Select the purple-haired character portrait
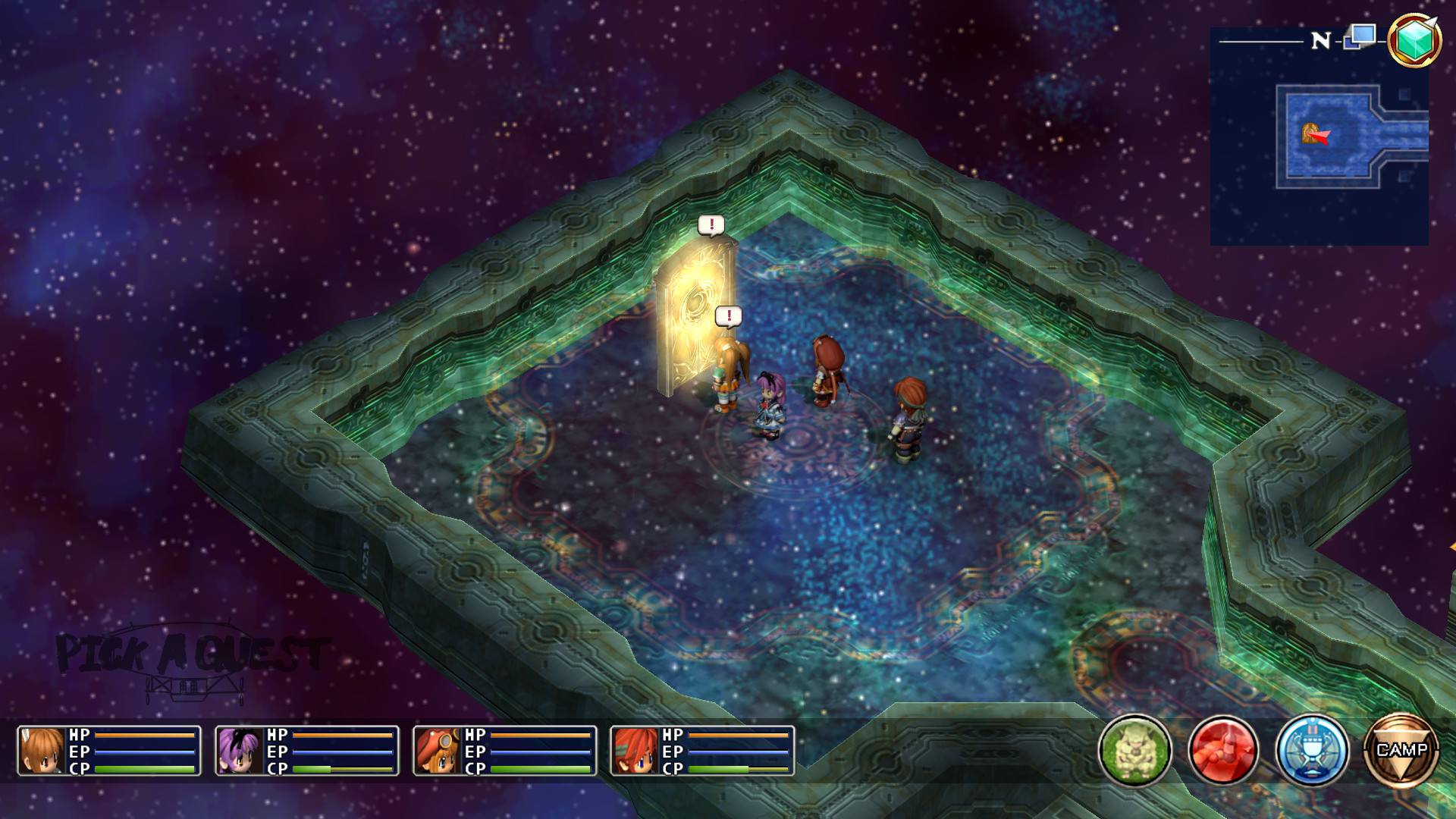 point(240,751)
